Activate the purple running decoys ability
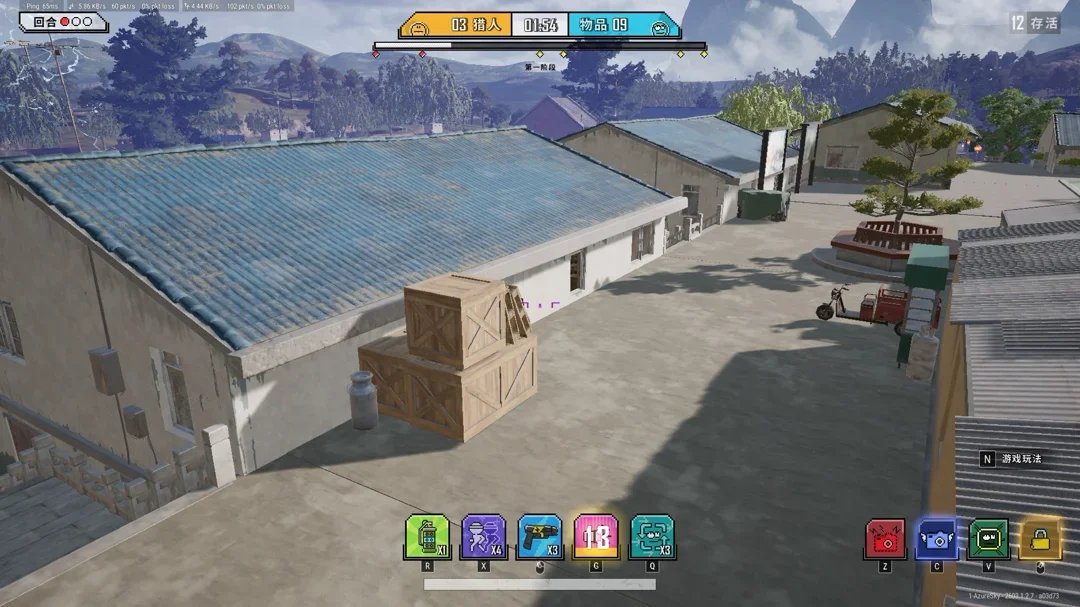The image size is (1080, 607). tap(484, 537)
